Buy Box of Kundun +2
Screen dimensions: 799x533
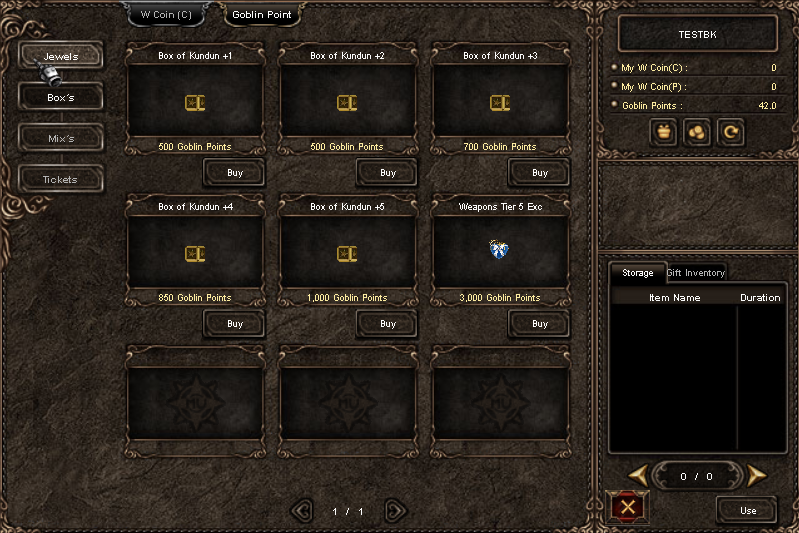[x=388, y=173]
